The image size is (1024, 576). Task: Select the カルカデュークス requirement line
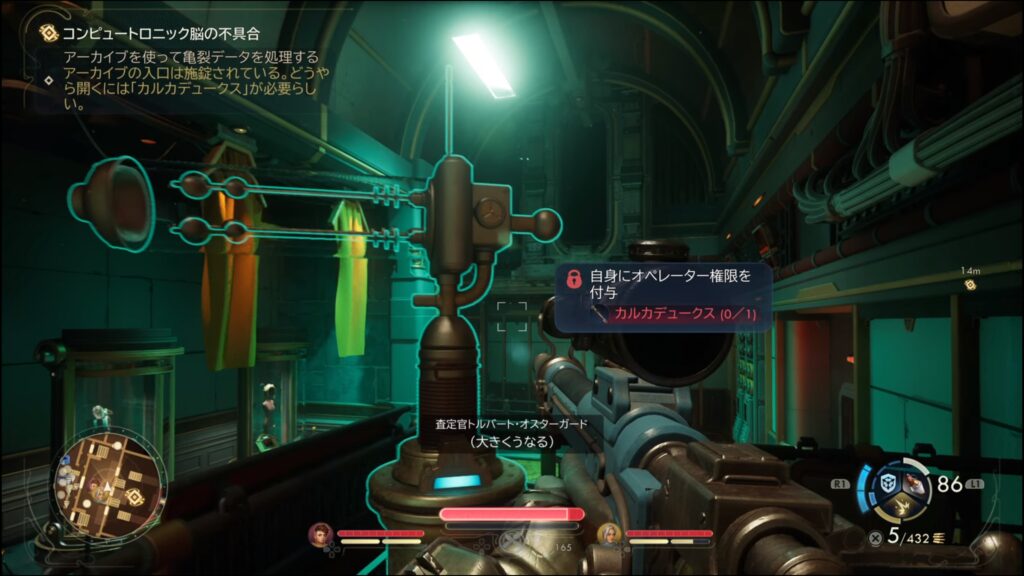(678, 314)
